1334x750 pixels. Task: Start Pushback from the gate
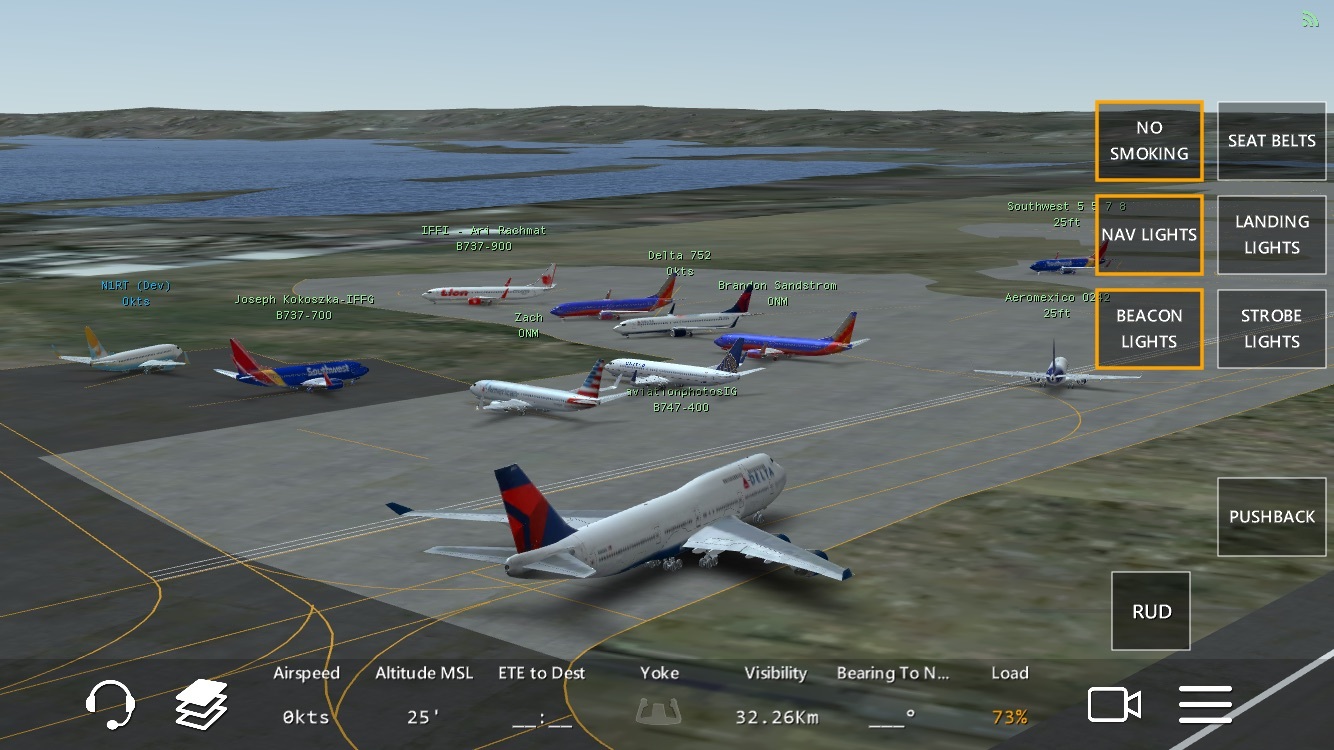[1271, 517]
